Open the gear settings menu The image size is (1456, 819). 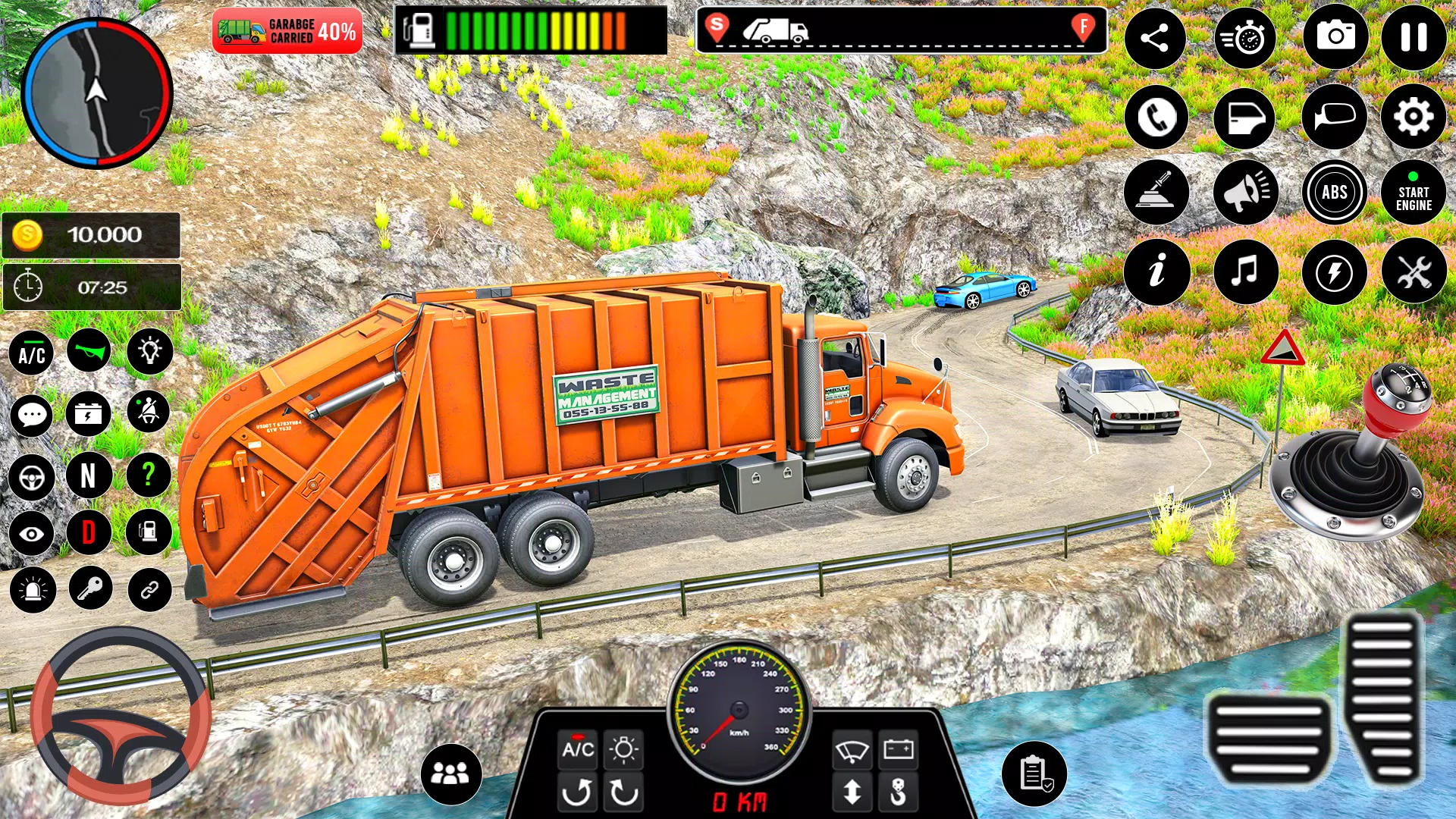(1414, 117)
